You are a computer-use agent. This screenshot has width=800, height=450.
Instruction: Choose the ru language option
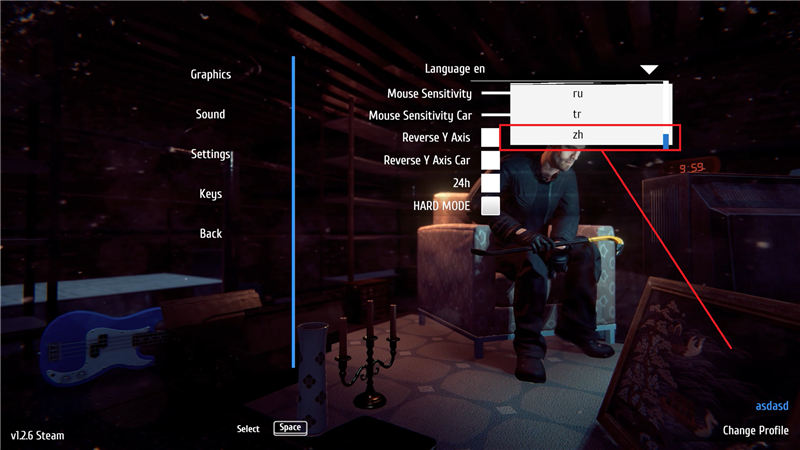[578, 93]
